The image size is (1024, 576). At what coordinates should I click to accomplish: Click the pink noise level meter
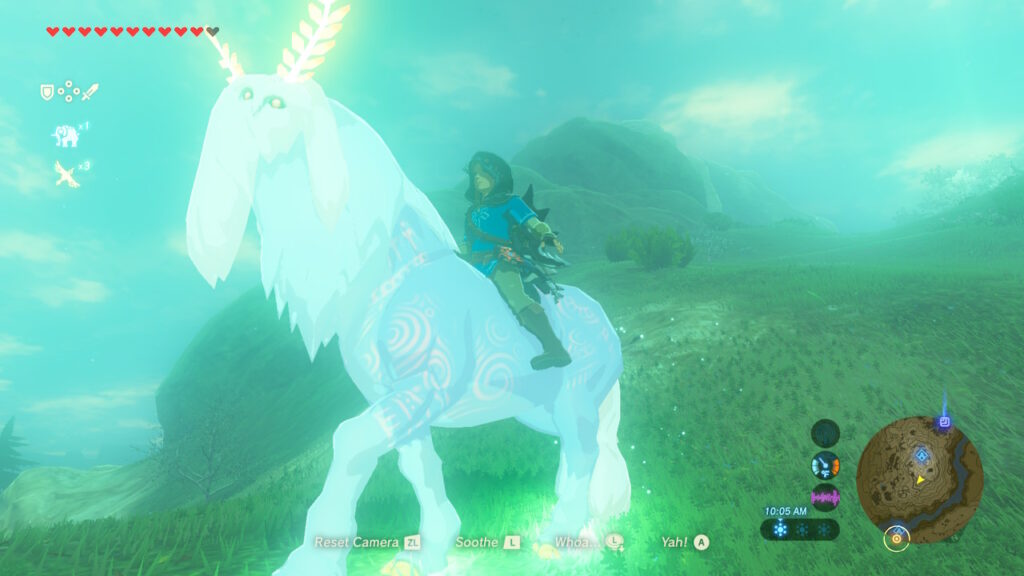pyautogui.click(x=825, y=497)
